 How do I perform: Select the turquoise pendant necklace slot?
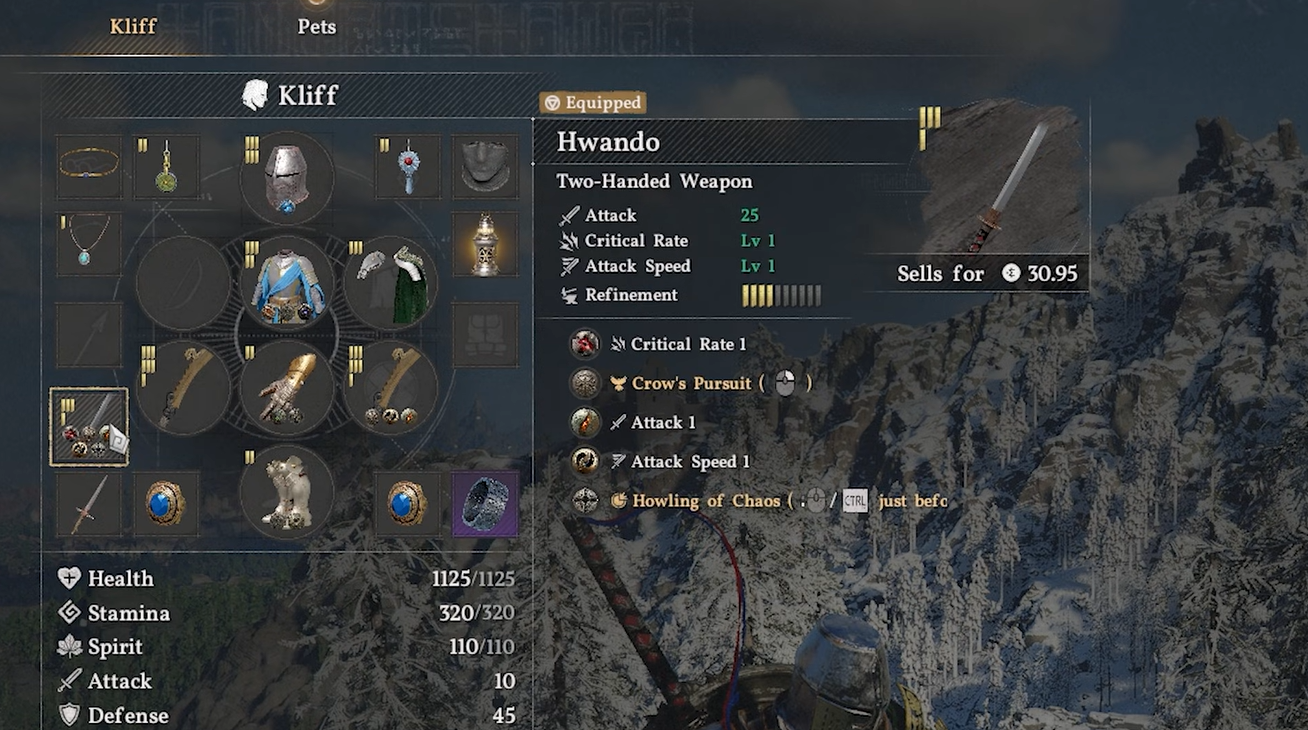(x=88, y=244)
